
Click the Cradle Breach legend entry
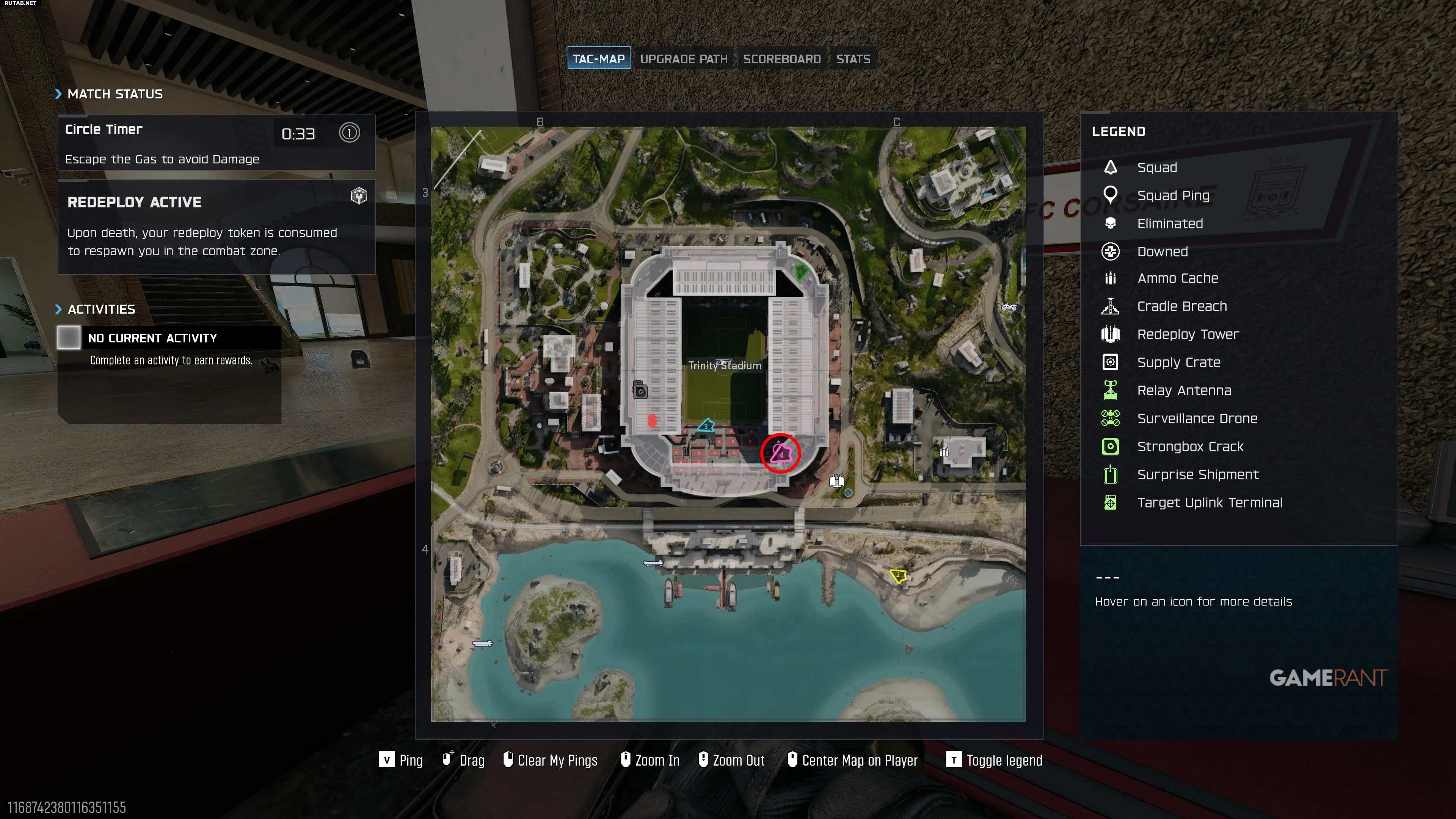tap(1181, 306)
